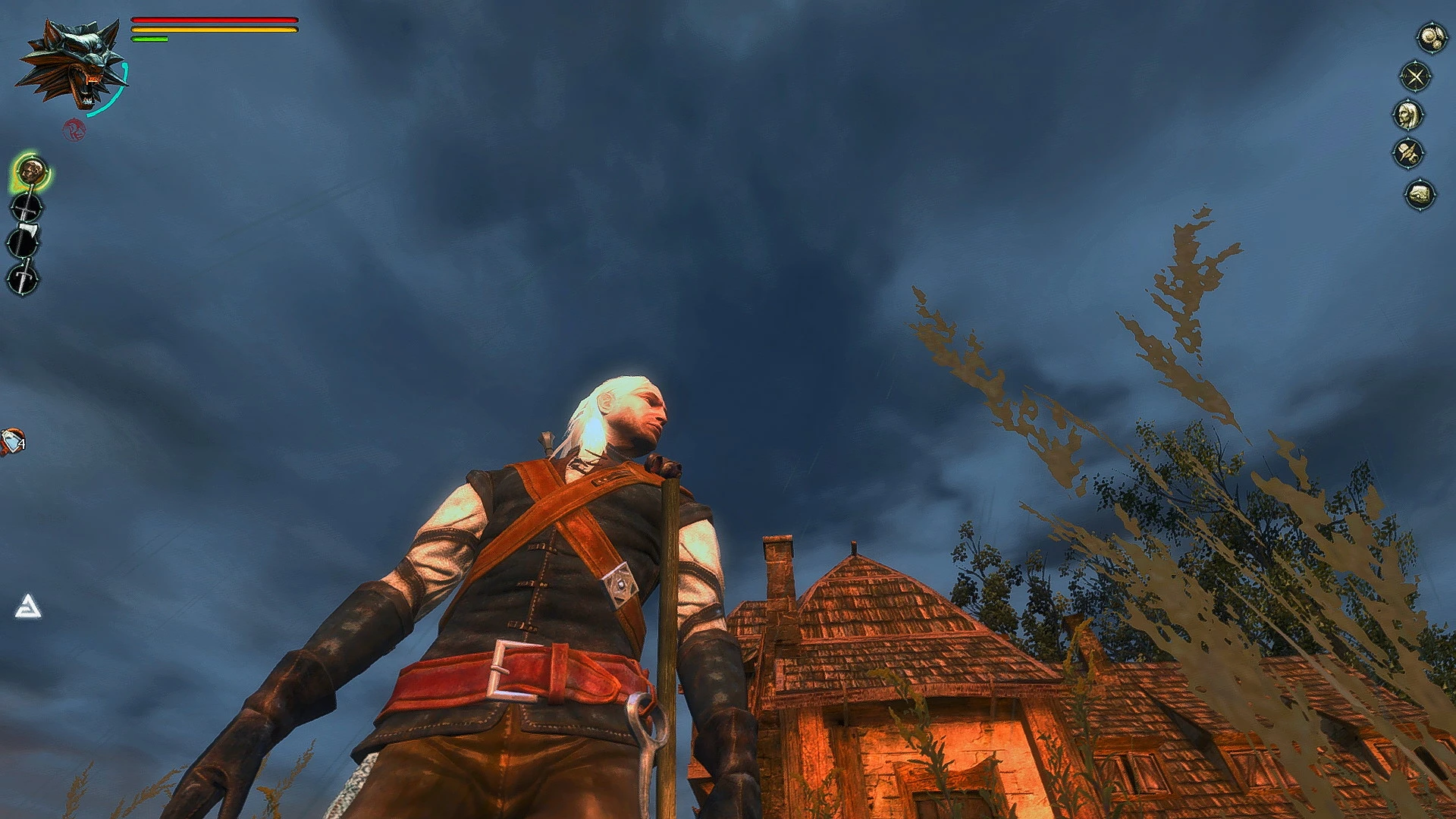The width and height of the screenshot is (1456, 819).
Task: Select the axe combat style icon
Action: point(24,240)
